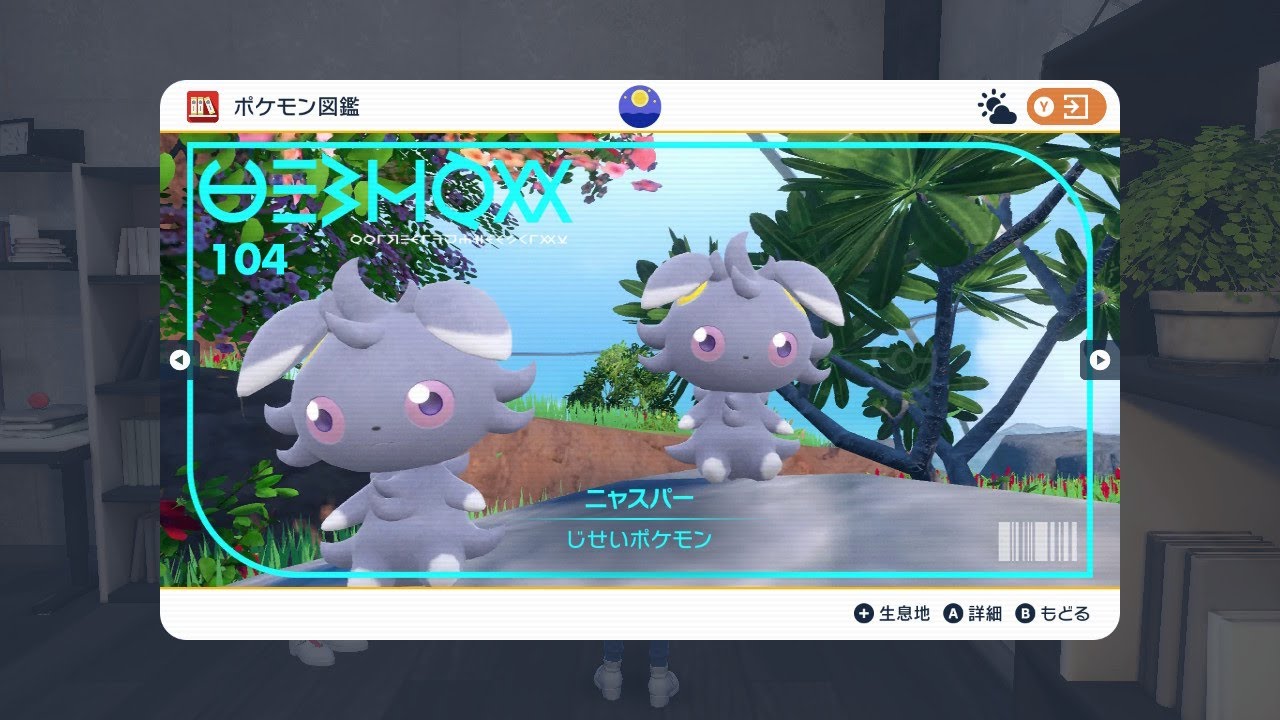Advance to the next Pokédex entry arrow

pos(1099,360)
